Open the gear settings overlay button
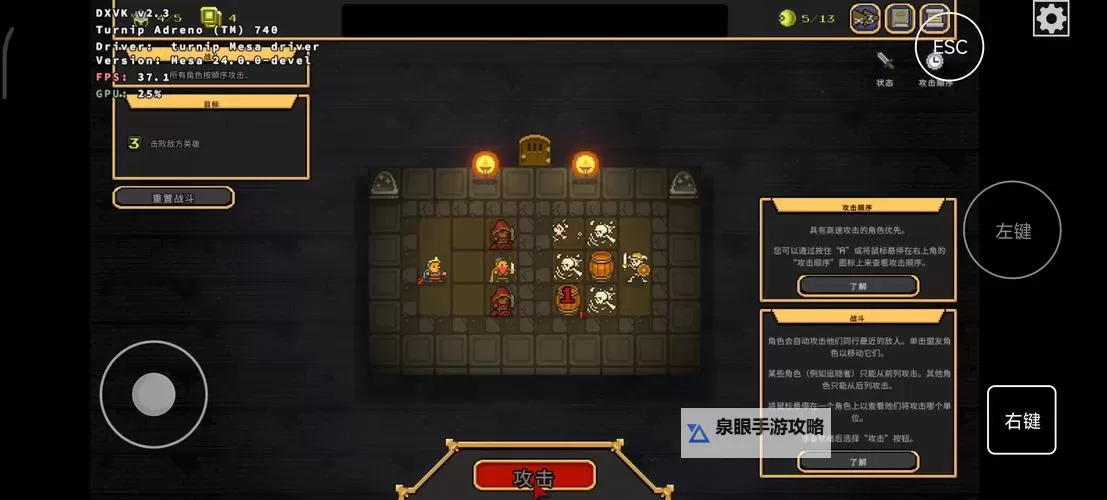 [1051, 18]
